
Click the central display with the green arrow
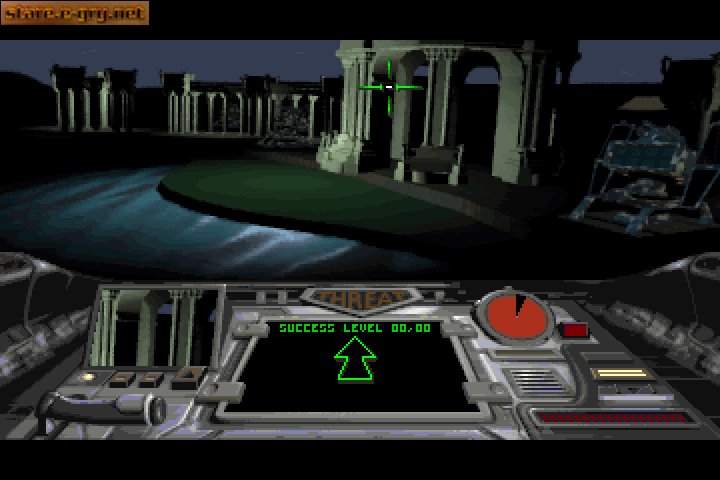pos(354,367)
